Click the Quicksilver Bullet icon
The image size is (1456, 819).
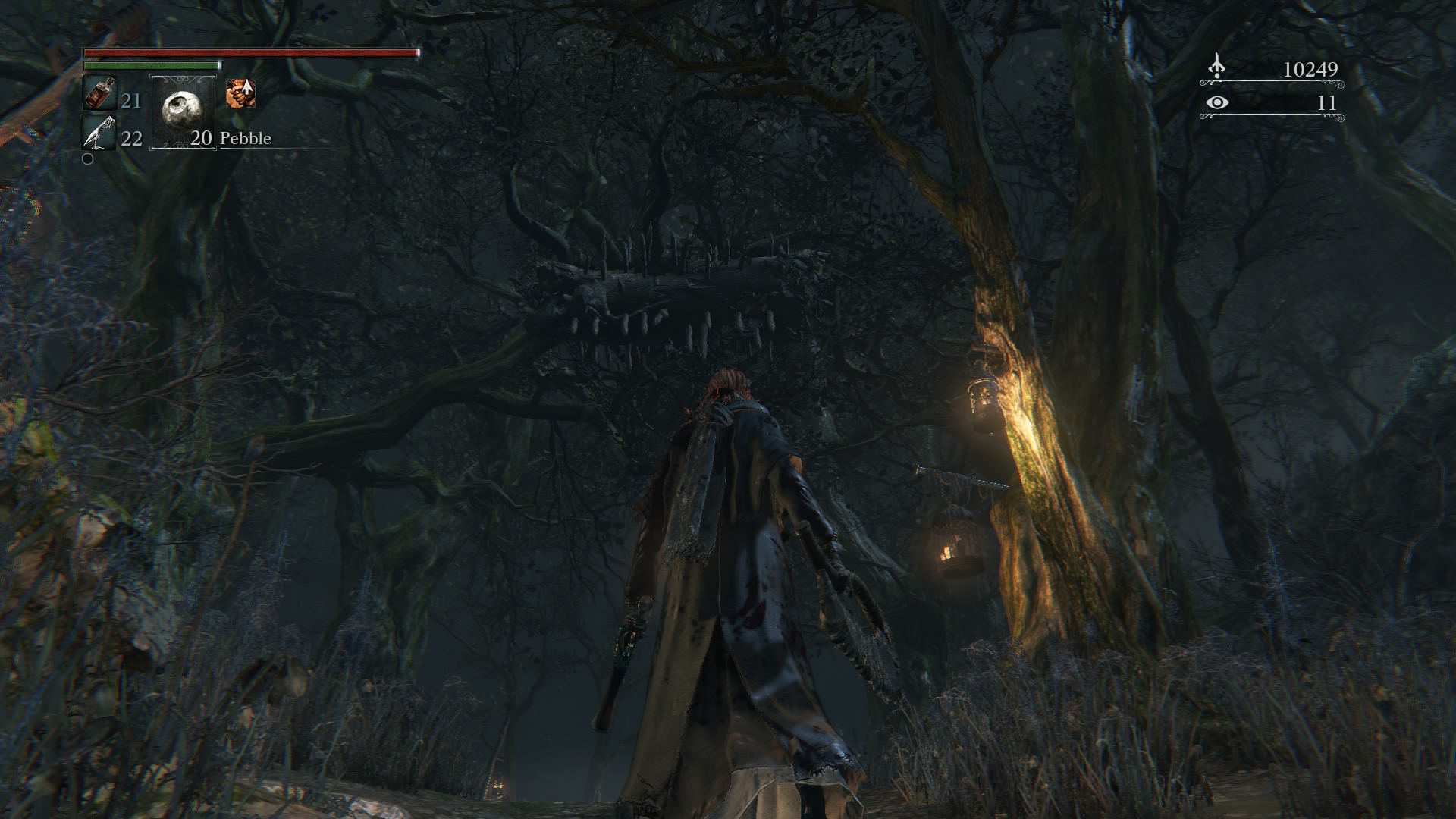click(x=99, y=133)
